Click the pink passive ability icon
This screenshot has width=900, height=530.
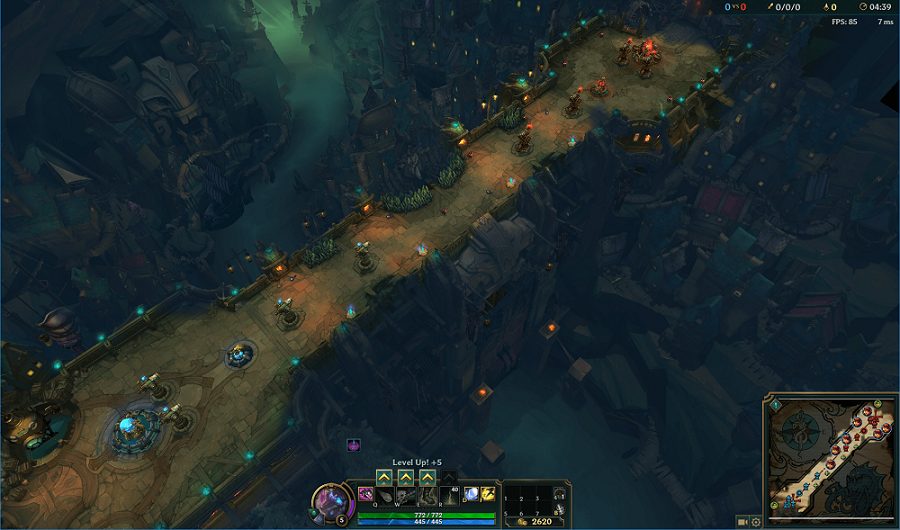click(365, 494)
